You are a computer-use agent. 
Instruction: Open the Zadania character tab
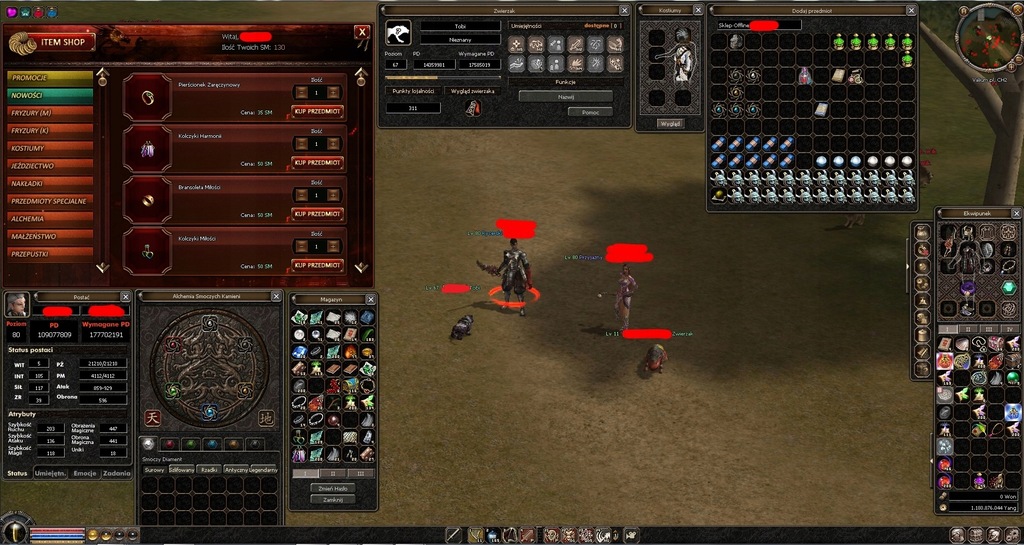pos(116,474)
